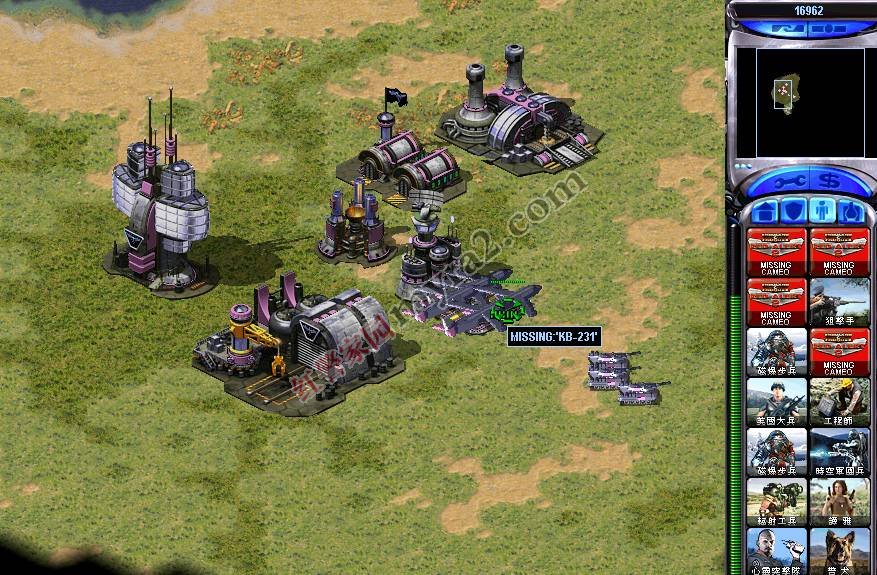The height and width of the screenshot is (575, 877).
Task: Select the Psi Commando cameo
Action: coord(776,550)
